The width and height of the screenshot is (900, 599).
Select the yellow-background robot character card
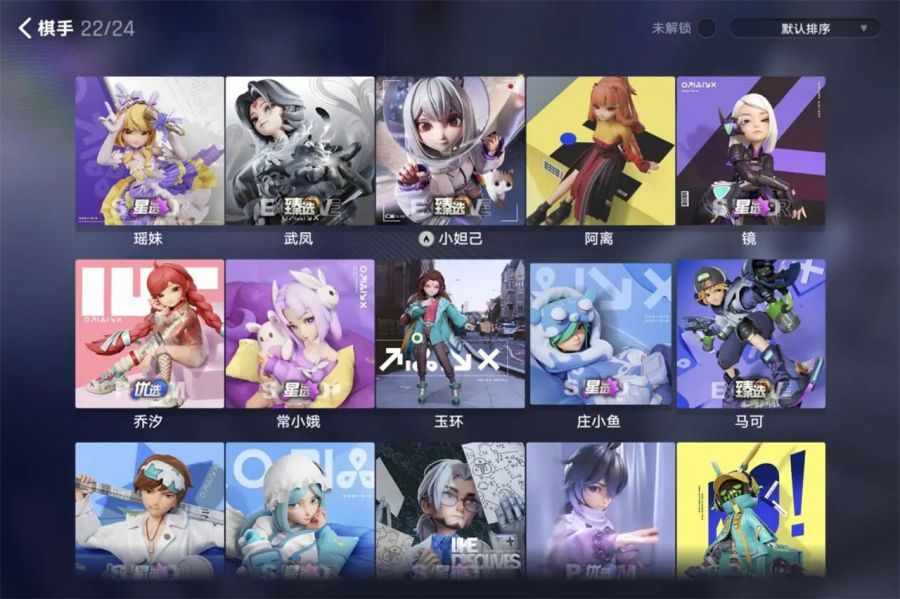(x=751, y=510)
